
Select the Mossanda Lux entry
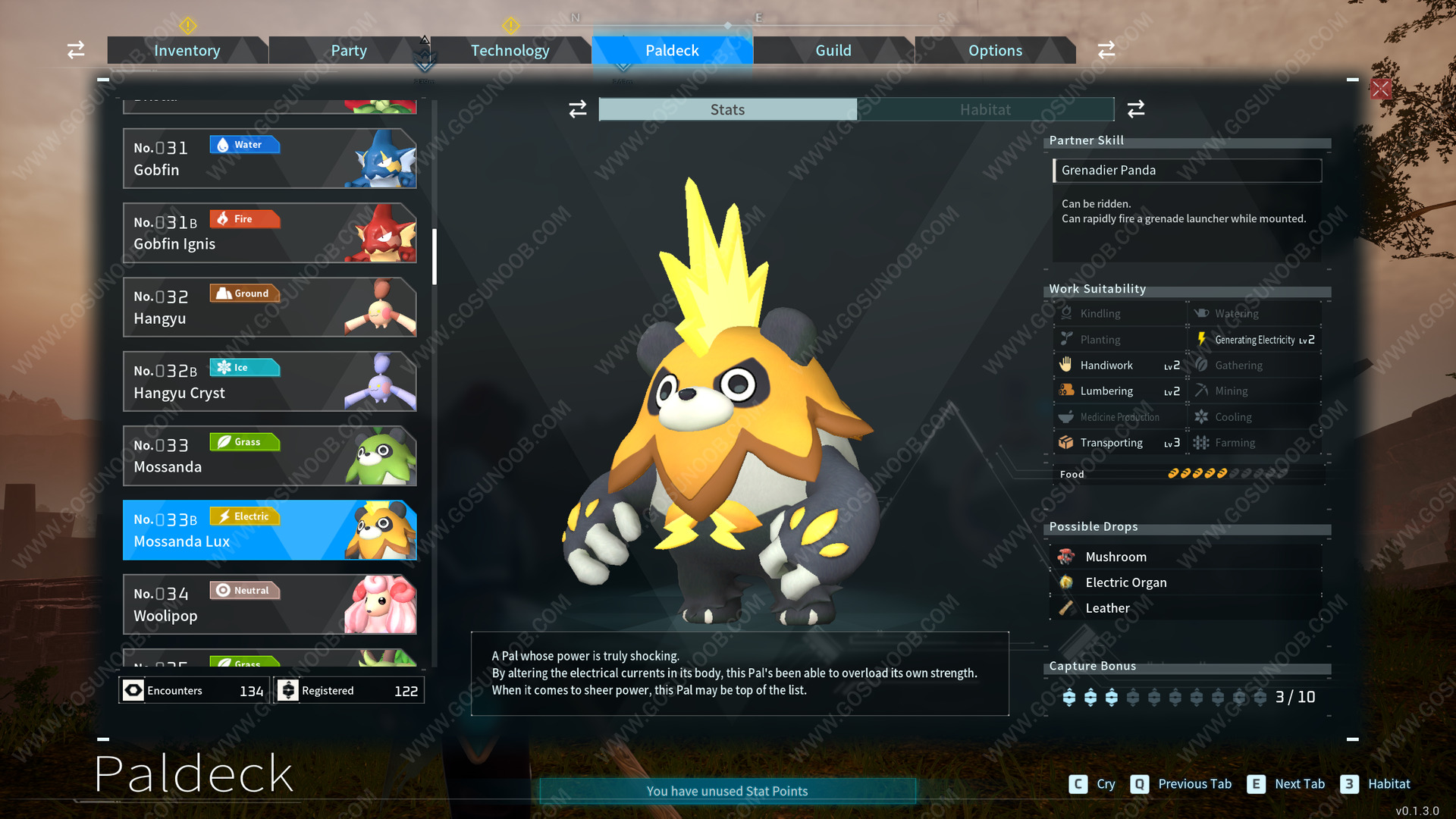269,530
